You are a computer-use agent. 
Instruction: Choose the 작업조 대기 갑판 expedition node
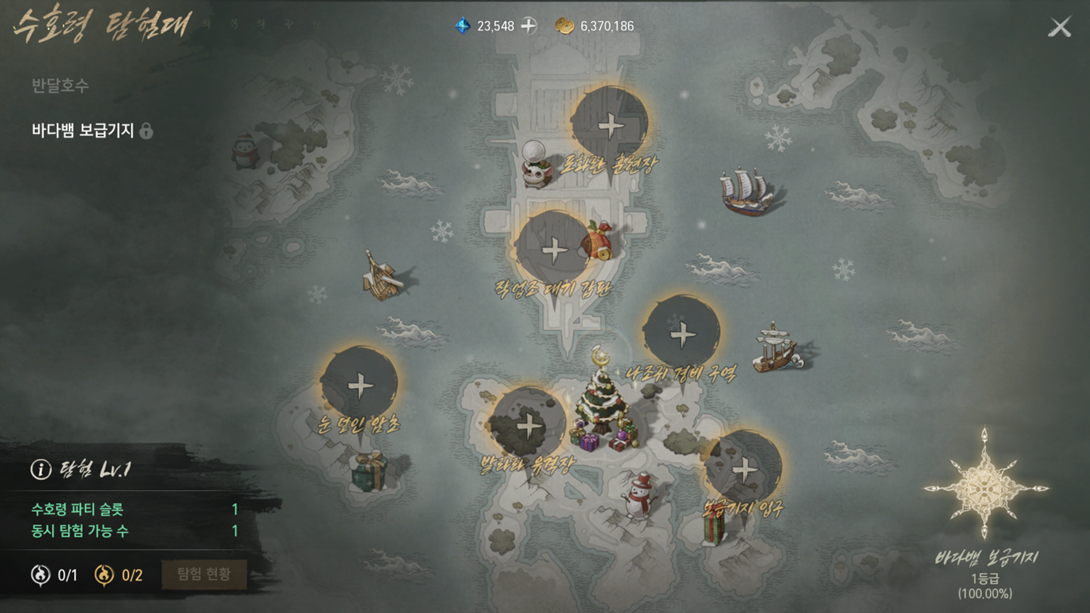[x=554, y=249]
